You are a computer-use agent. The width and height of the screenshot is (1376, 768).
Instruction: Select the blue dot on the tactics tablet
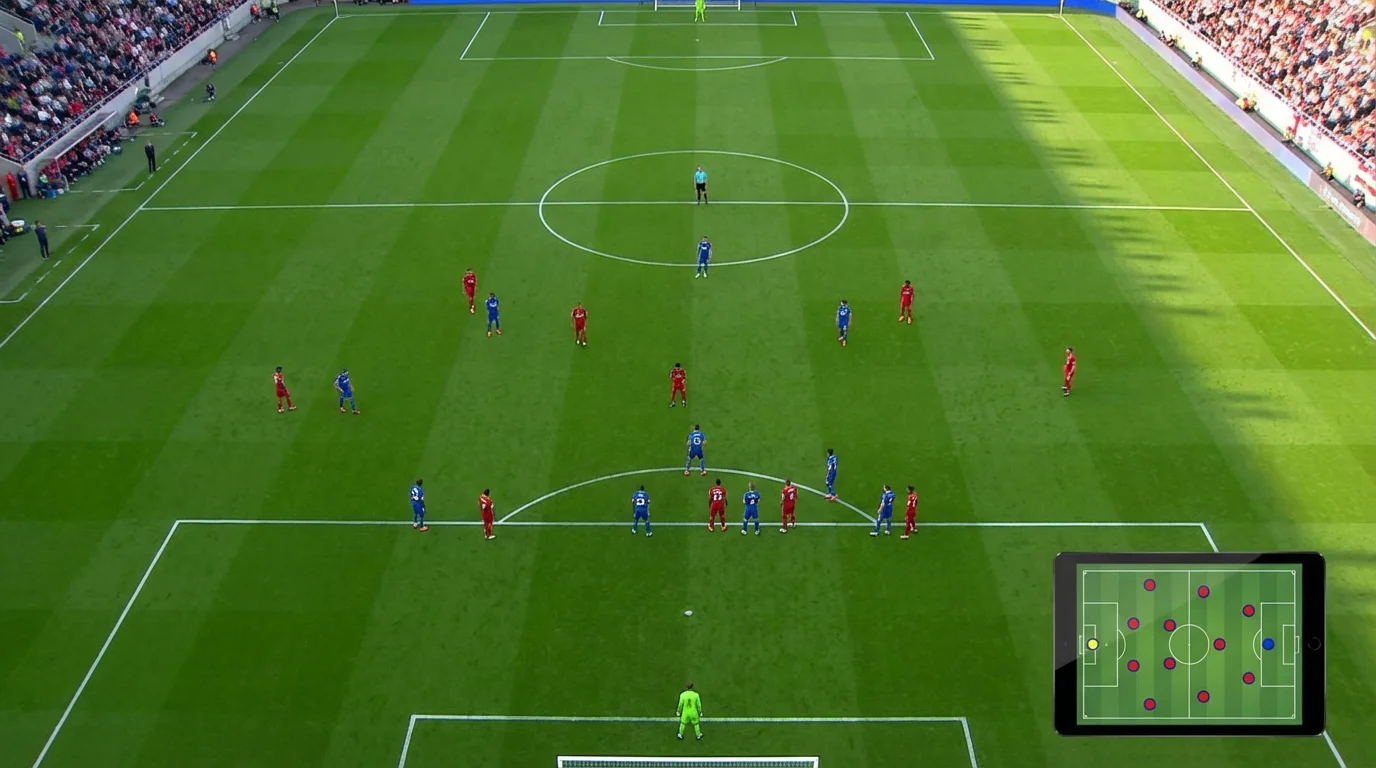click(x=1268, y=644)
